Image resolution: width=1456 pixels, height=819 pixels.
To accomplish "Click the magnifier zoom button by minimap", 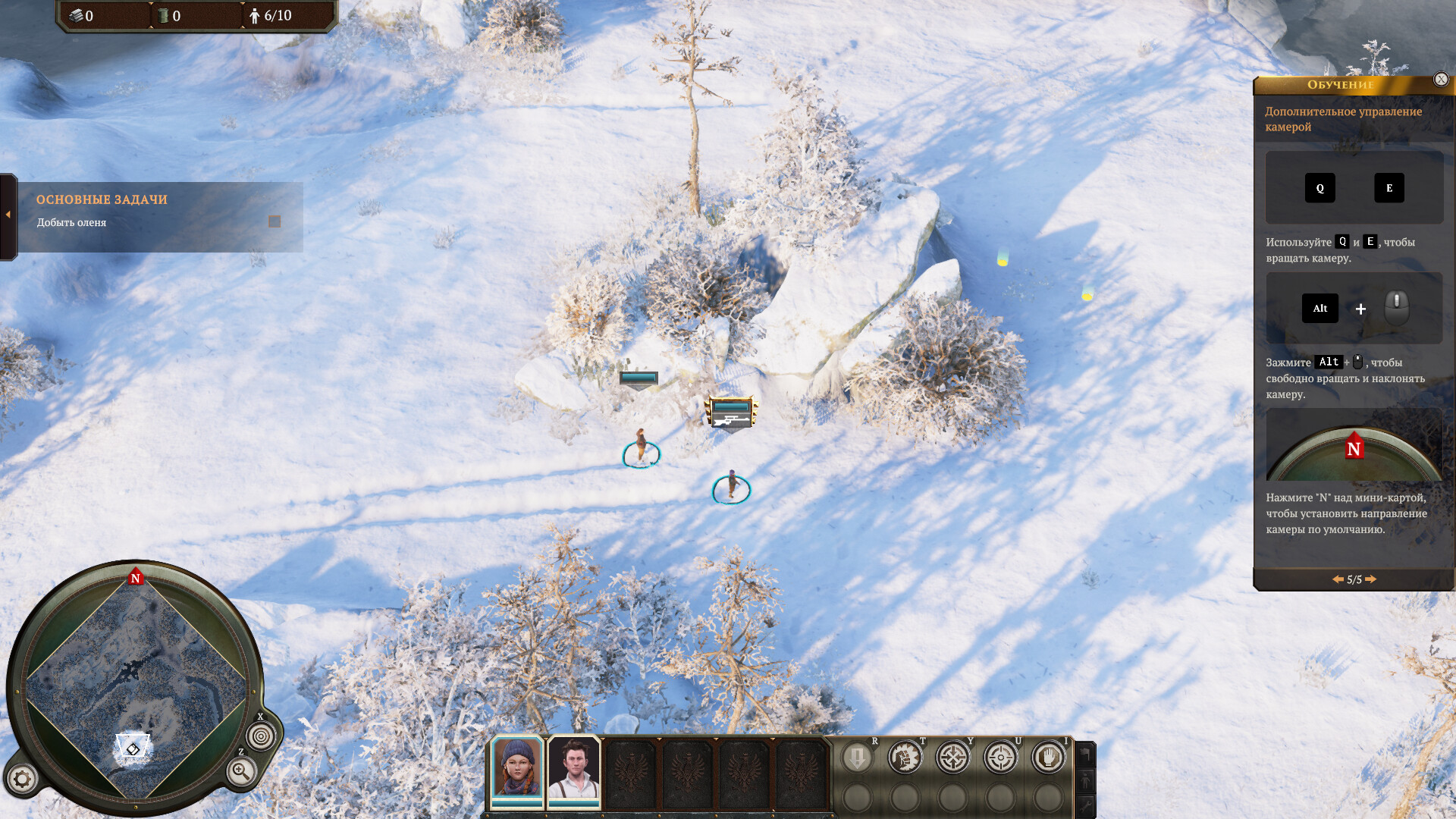I will click(241, 773).
